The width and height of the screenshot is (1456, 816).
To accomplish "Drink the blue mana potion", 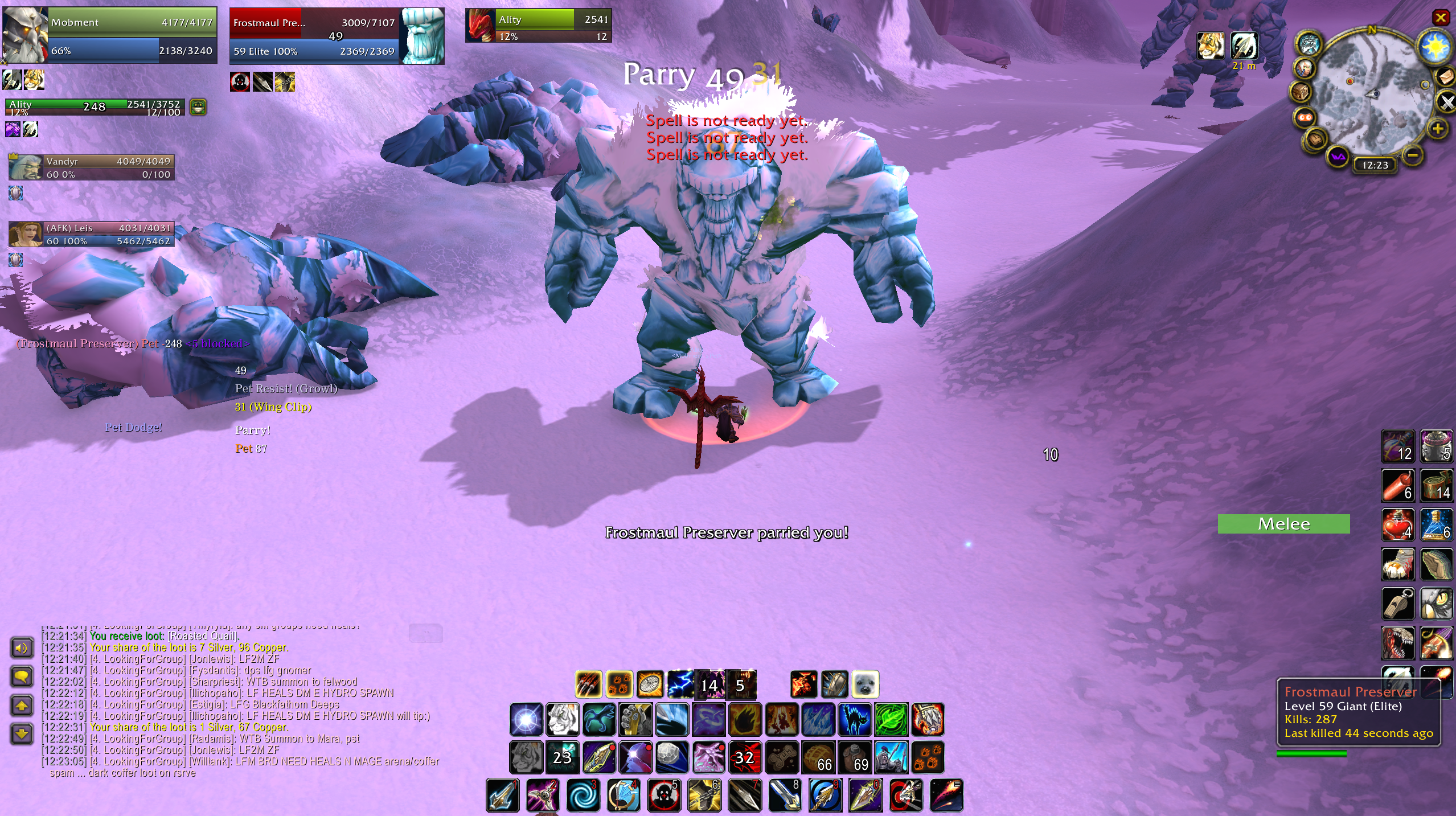I will pyautogui.click(x=1436, y=524).
